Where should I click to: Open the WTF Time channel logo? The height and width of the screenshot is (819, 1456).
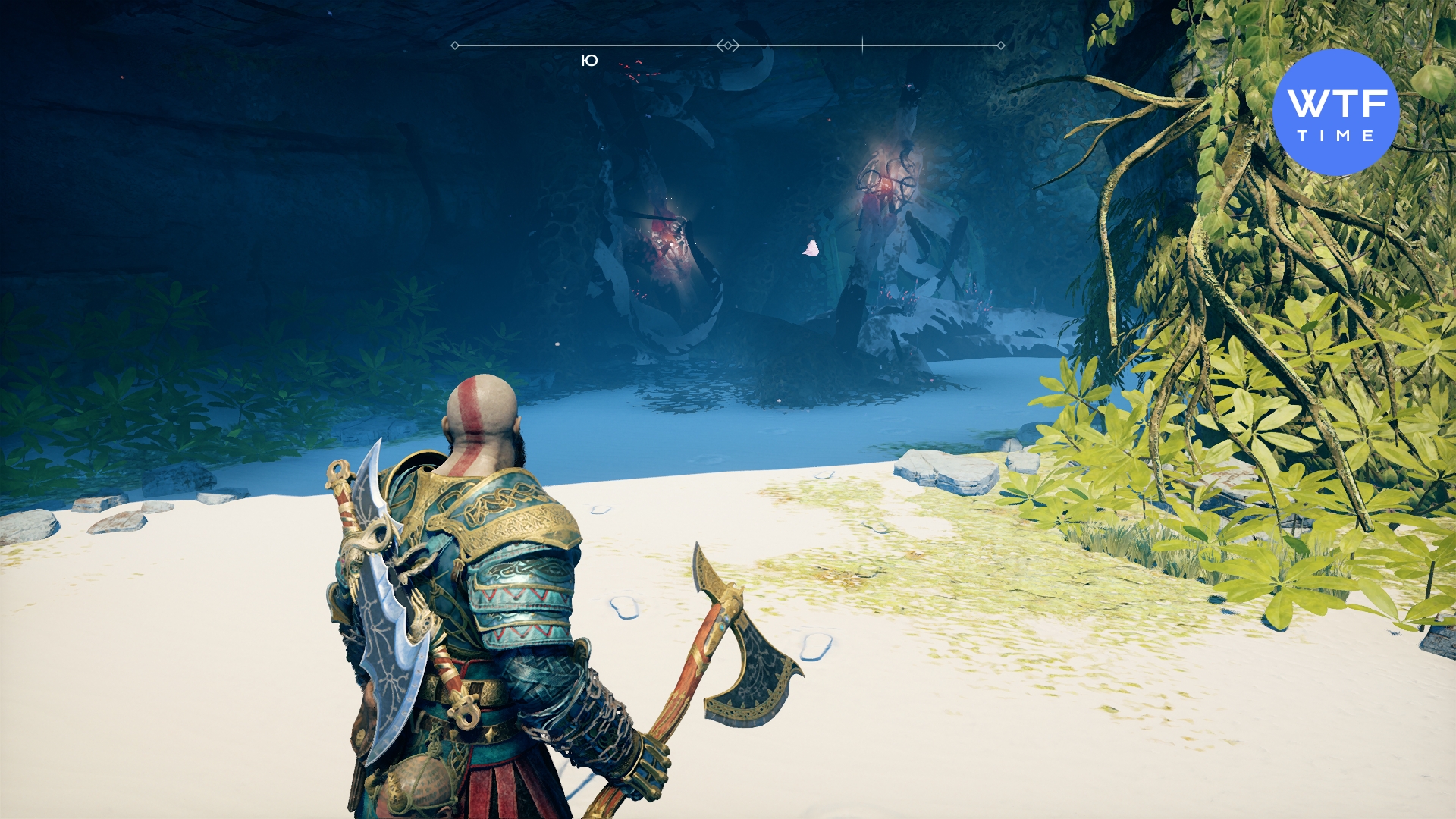(1335, 112)
